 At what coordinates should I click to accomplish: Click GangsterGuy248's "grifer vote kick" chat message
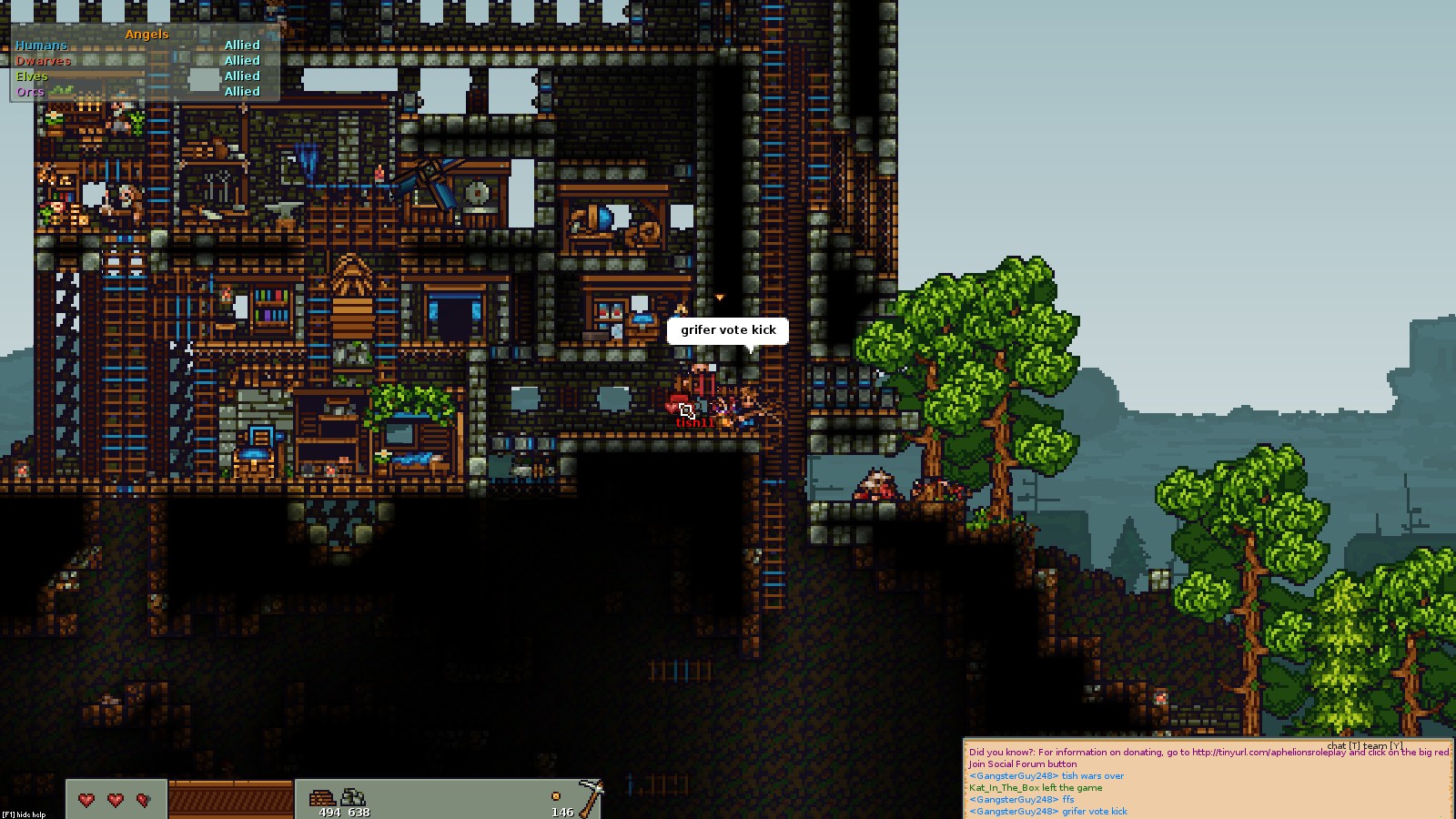click(1048, 812)
